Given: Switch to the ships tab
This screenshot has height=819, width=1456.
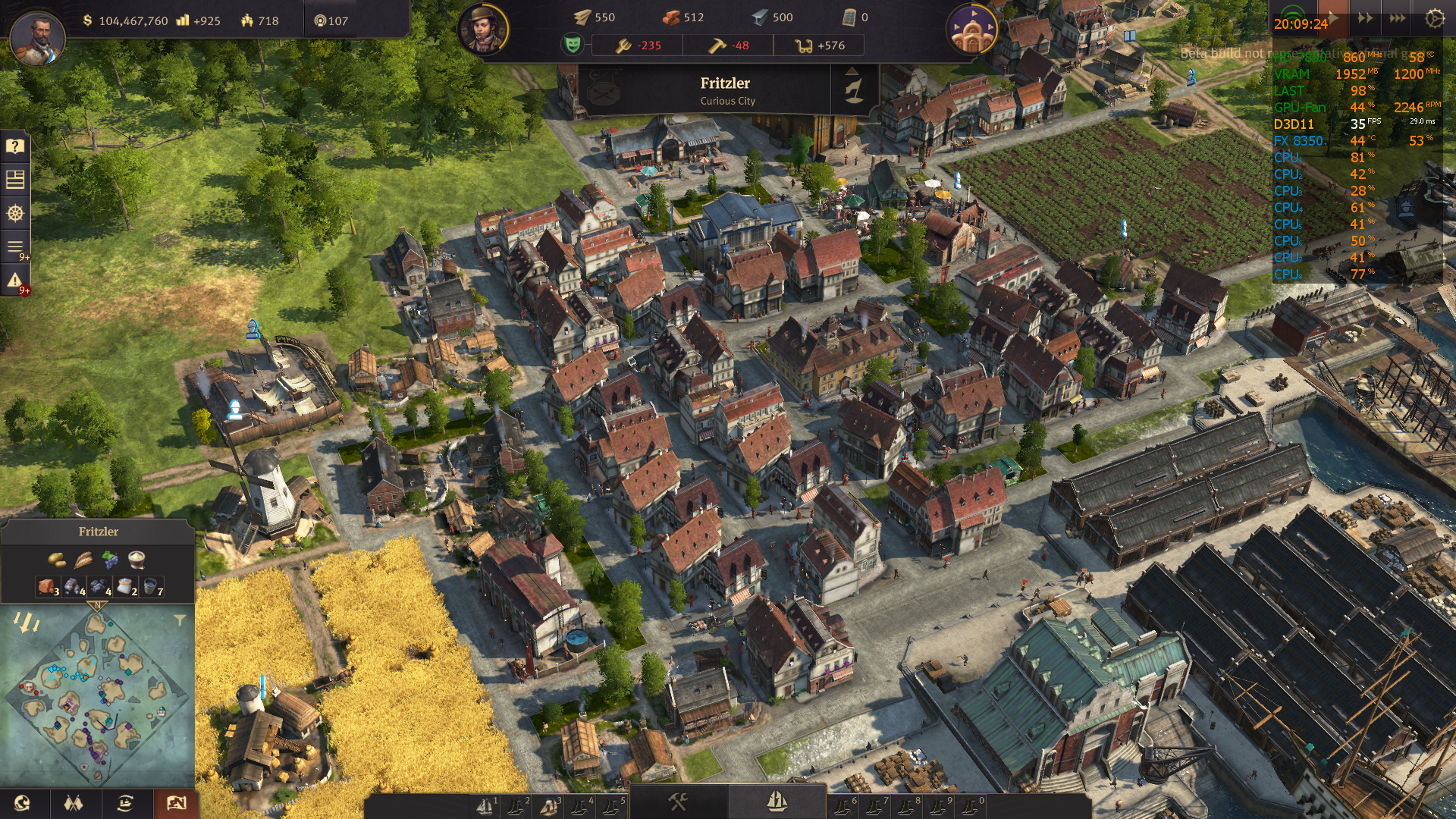Looking at the screenshot, I should [x=777, y=802].
